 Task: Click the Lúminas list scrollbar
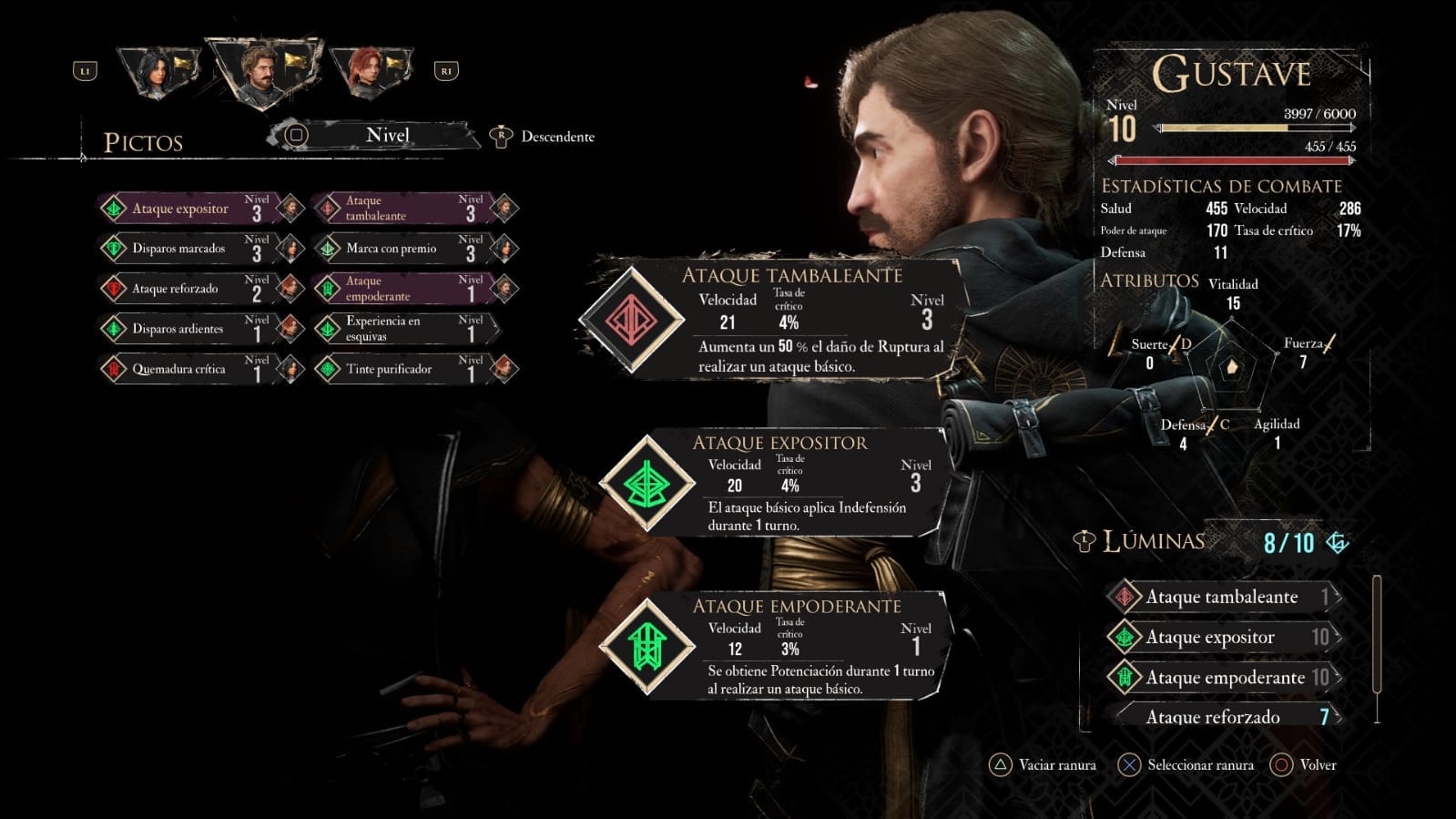pos(1376,647)
